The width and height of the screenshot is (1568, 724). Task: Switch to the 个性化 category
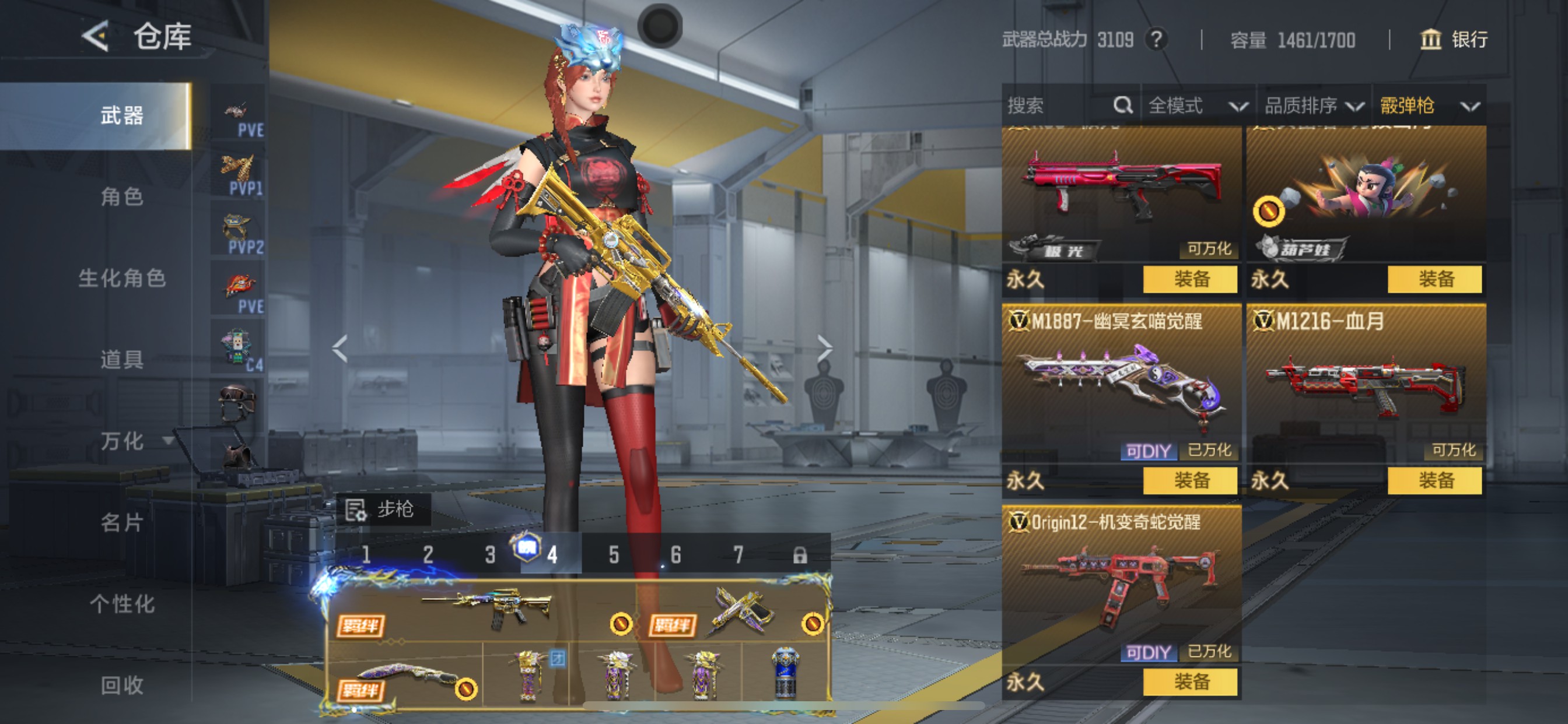tap(122, 603)
